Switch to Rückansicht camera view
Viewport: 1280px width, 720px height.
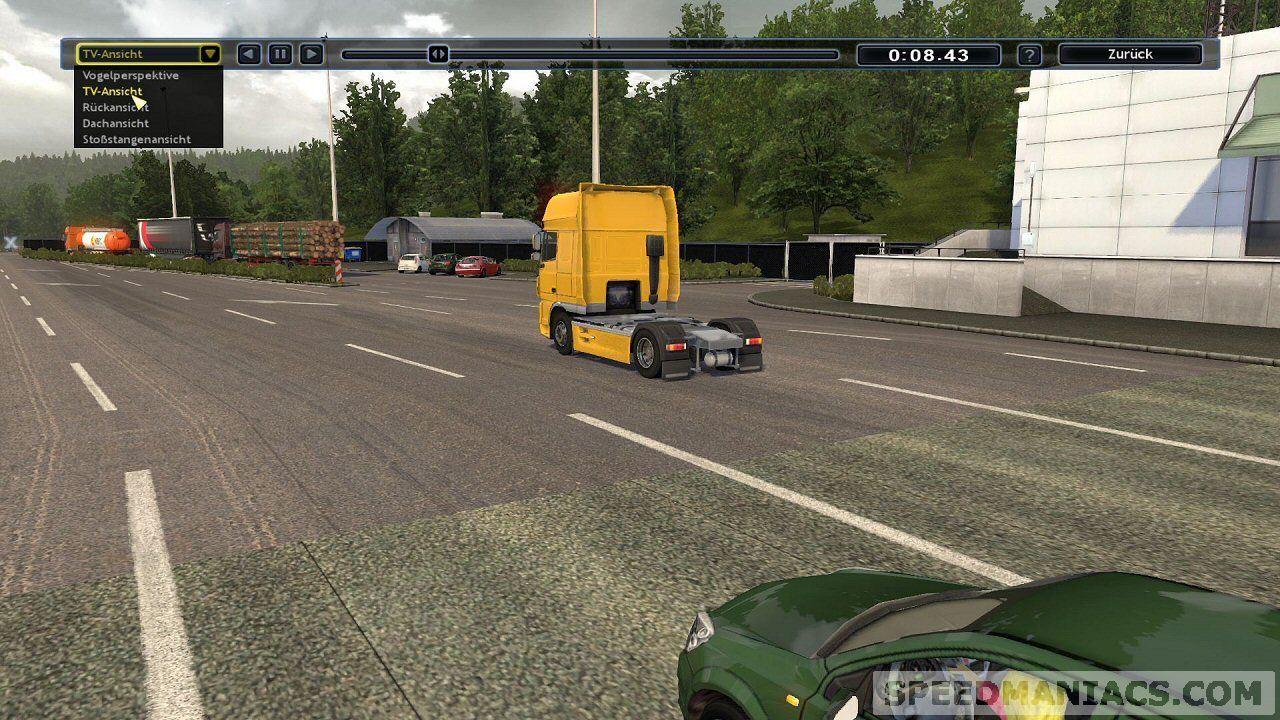(116, 108)
